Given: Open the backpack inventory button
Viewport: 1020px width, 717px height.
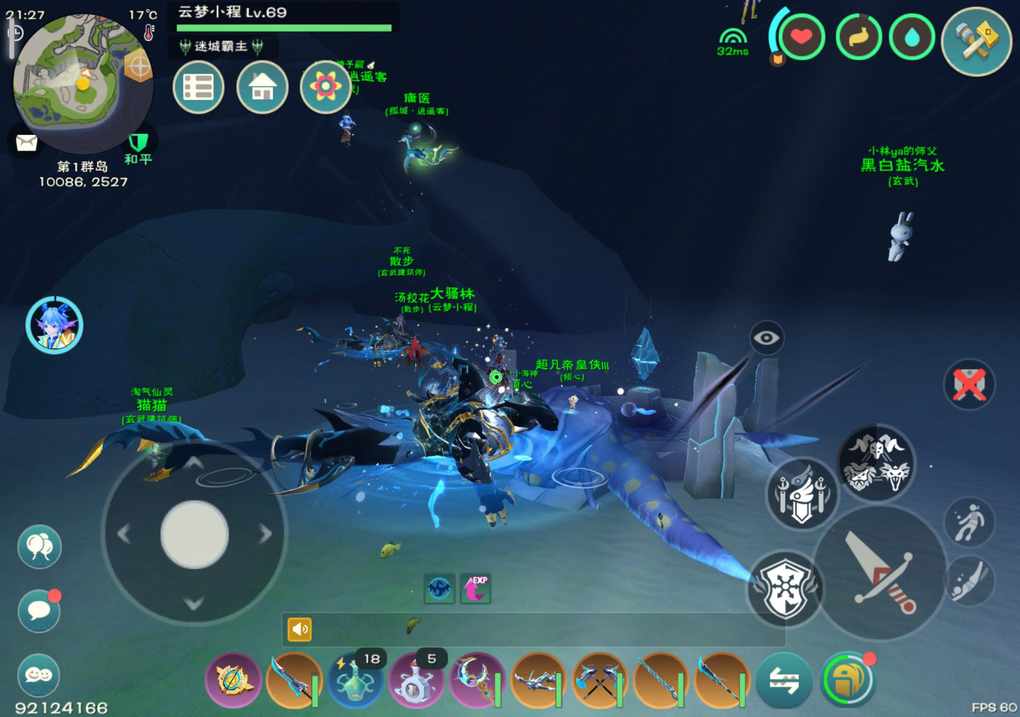Looking at the screenshot, I should (846, 681).
